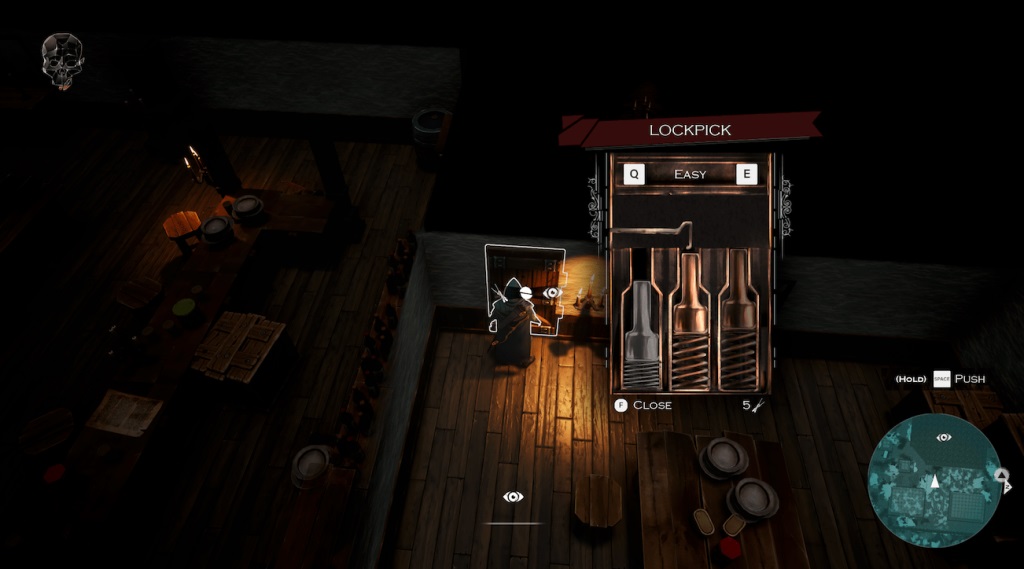Click the circular minimap
The image size is (1024, 569).
934,479
